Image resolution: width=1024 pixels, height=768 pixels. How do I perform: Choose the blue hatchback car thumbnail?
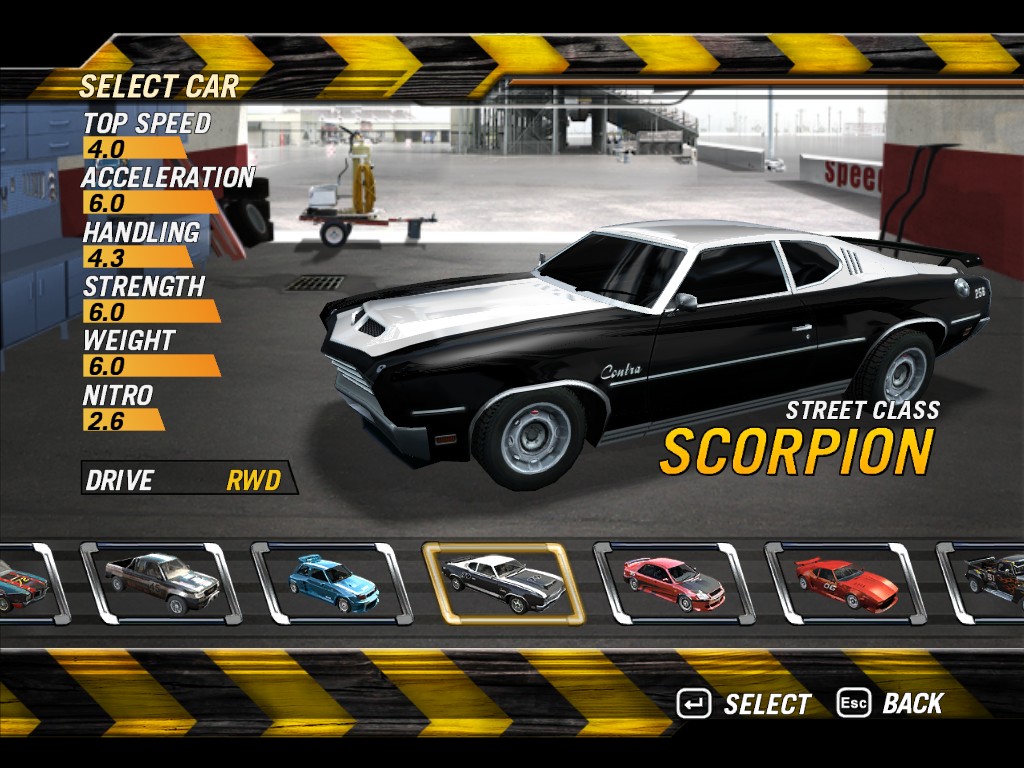[332, 584]
